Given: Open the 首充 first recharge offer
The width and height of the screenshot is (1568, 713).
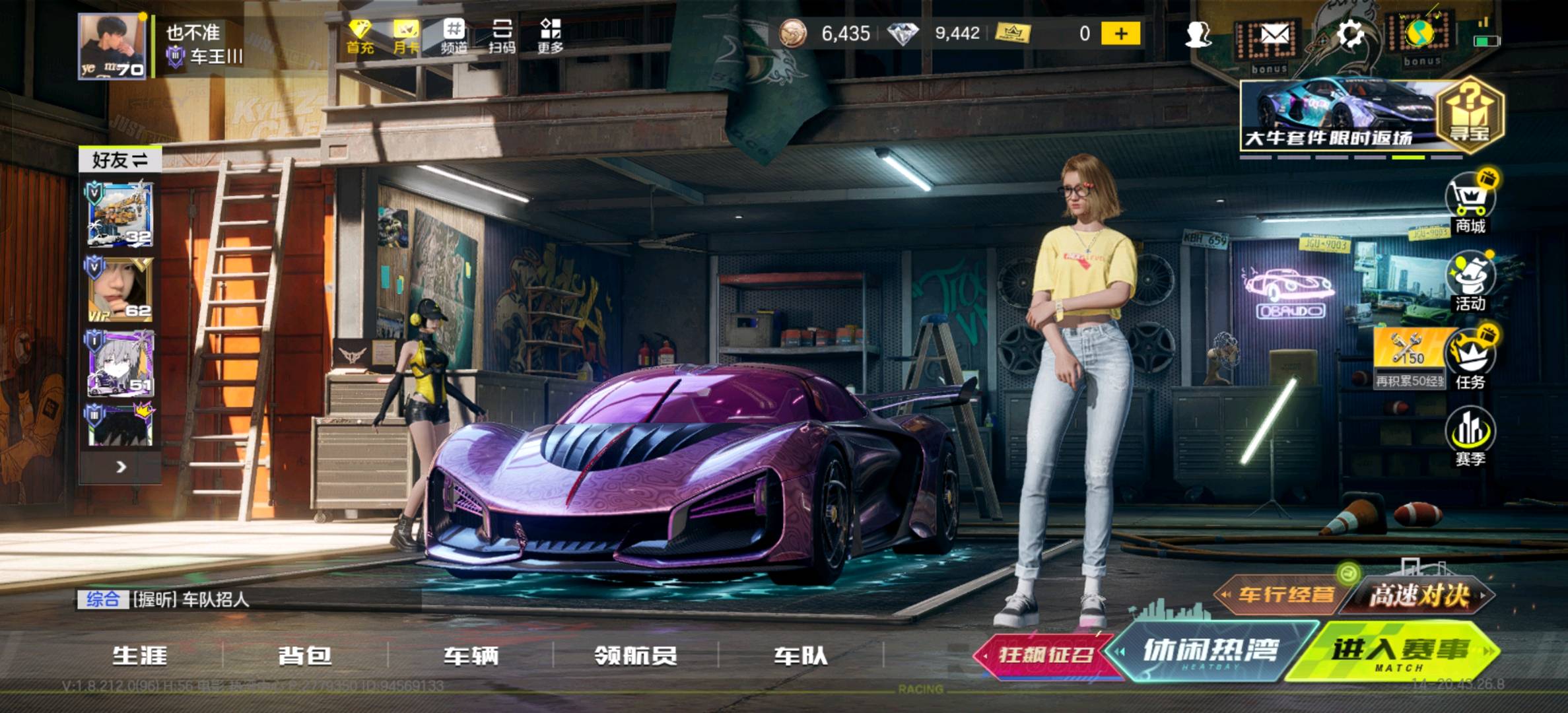Looking at the screenshot, I should click(x=360, y=36).
